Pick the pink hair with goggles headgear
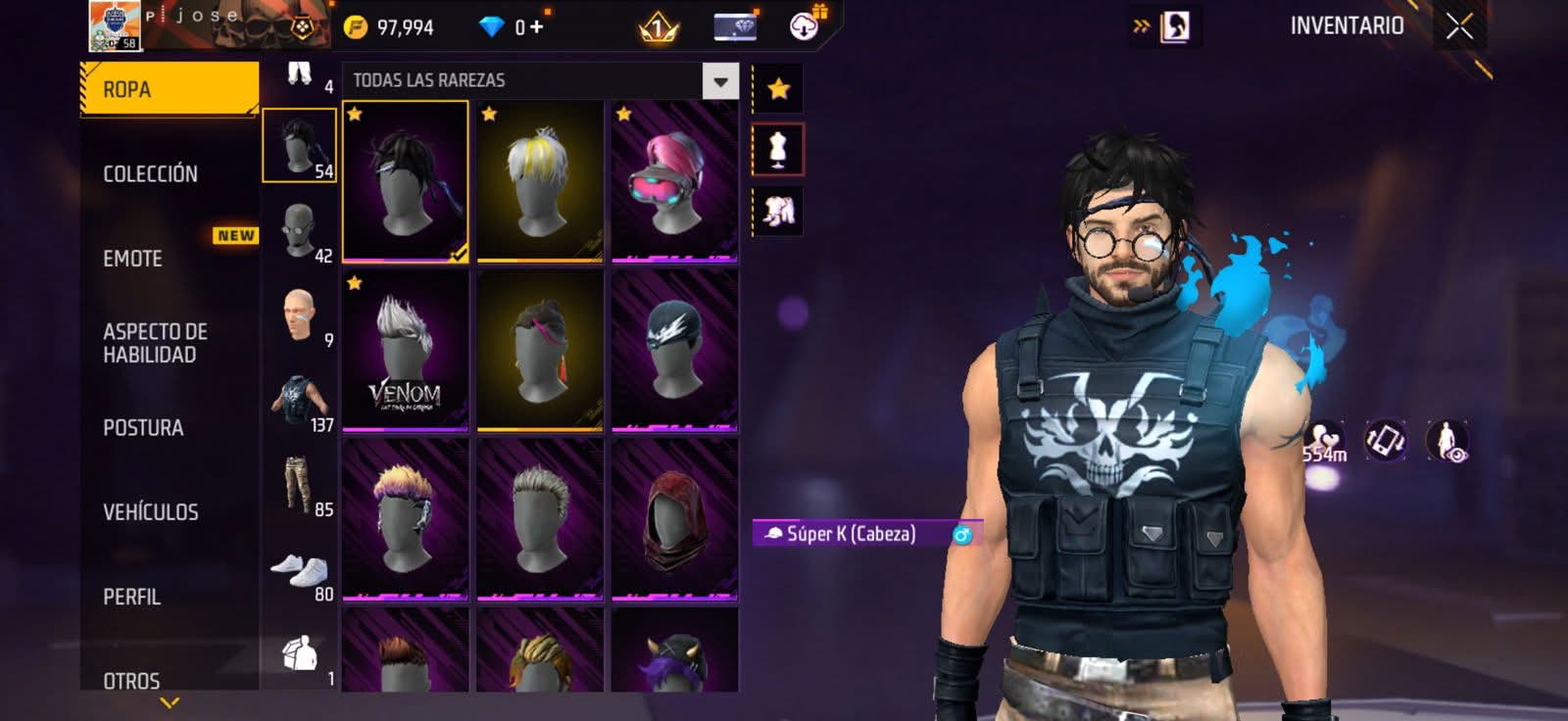 click(x=674, y=182)
